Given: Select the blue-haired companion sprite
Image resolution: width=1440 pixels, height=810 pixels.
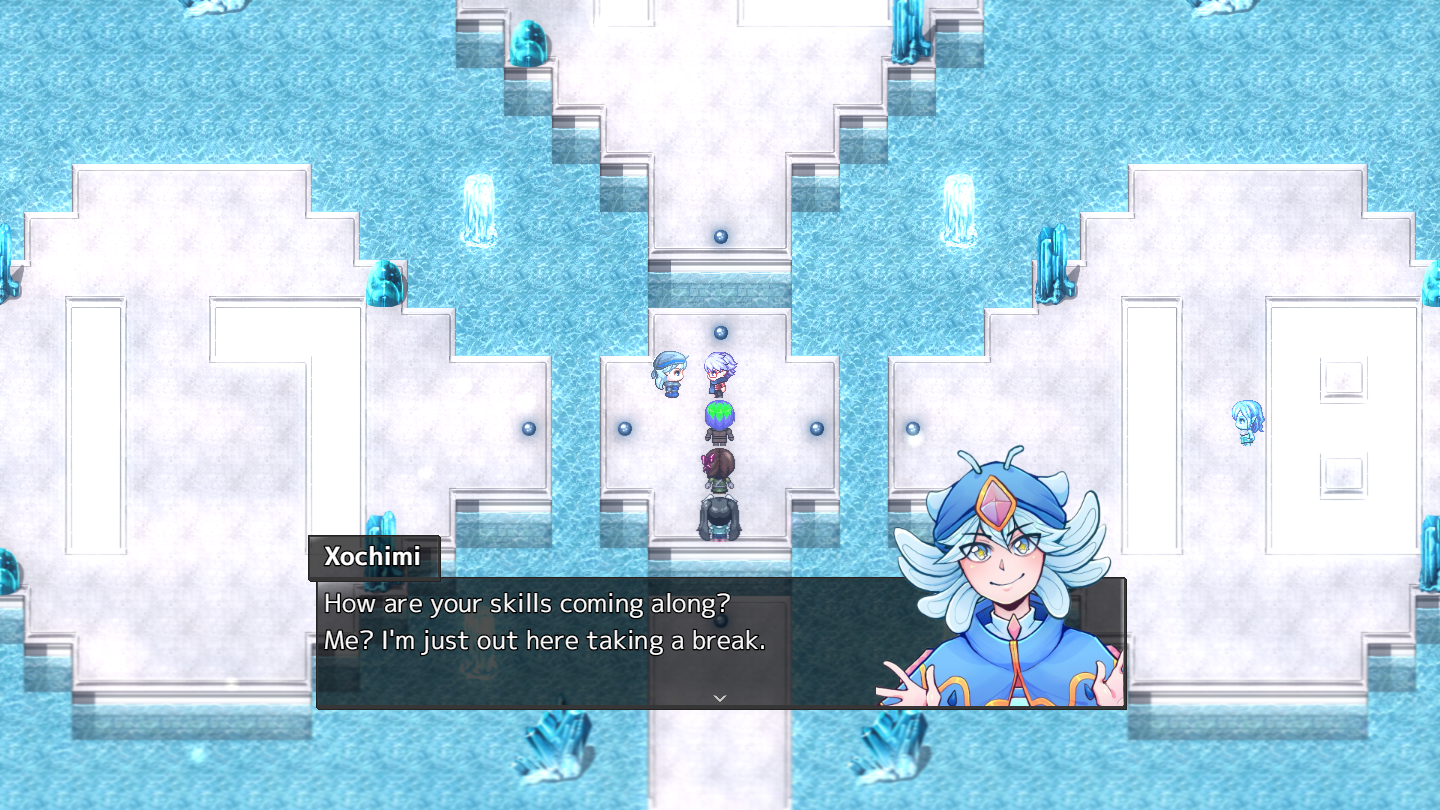Looking at the screenshot, I should [671, 375].
